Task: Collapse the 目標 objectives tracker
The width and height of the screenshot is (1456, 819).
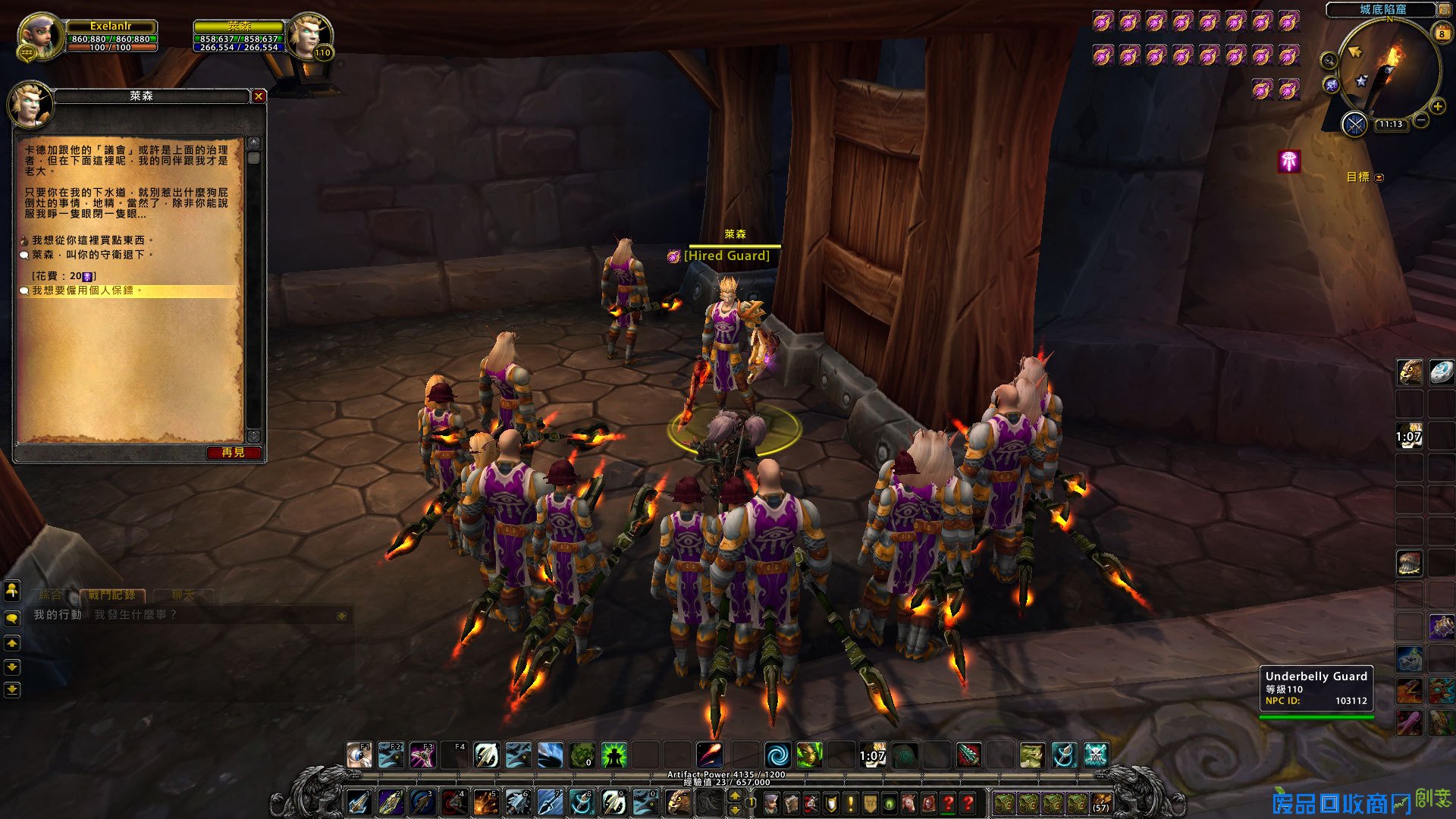Action: pyautogui.click(x=1379, y=177)
